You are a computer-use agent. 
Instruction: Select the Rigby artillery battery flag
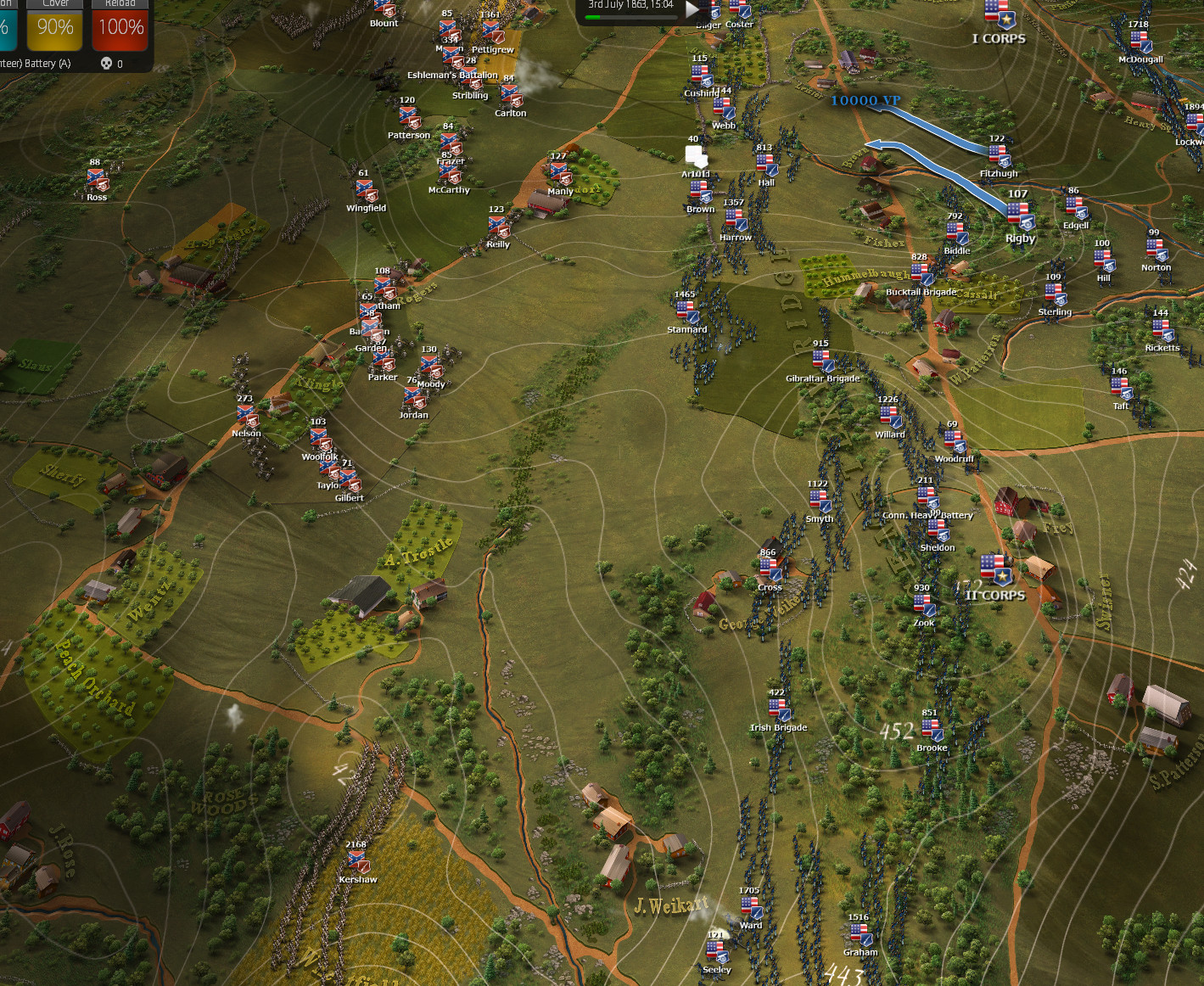click(1018, 215)
